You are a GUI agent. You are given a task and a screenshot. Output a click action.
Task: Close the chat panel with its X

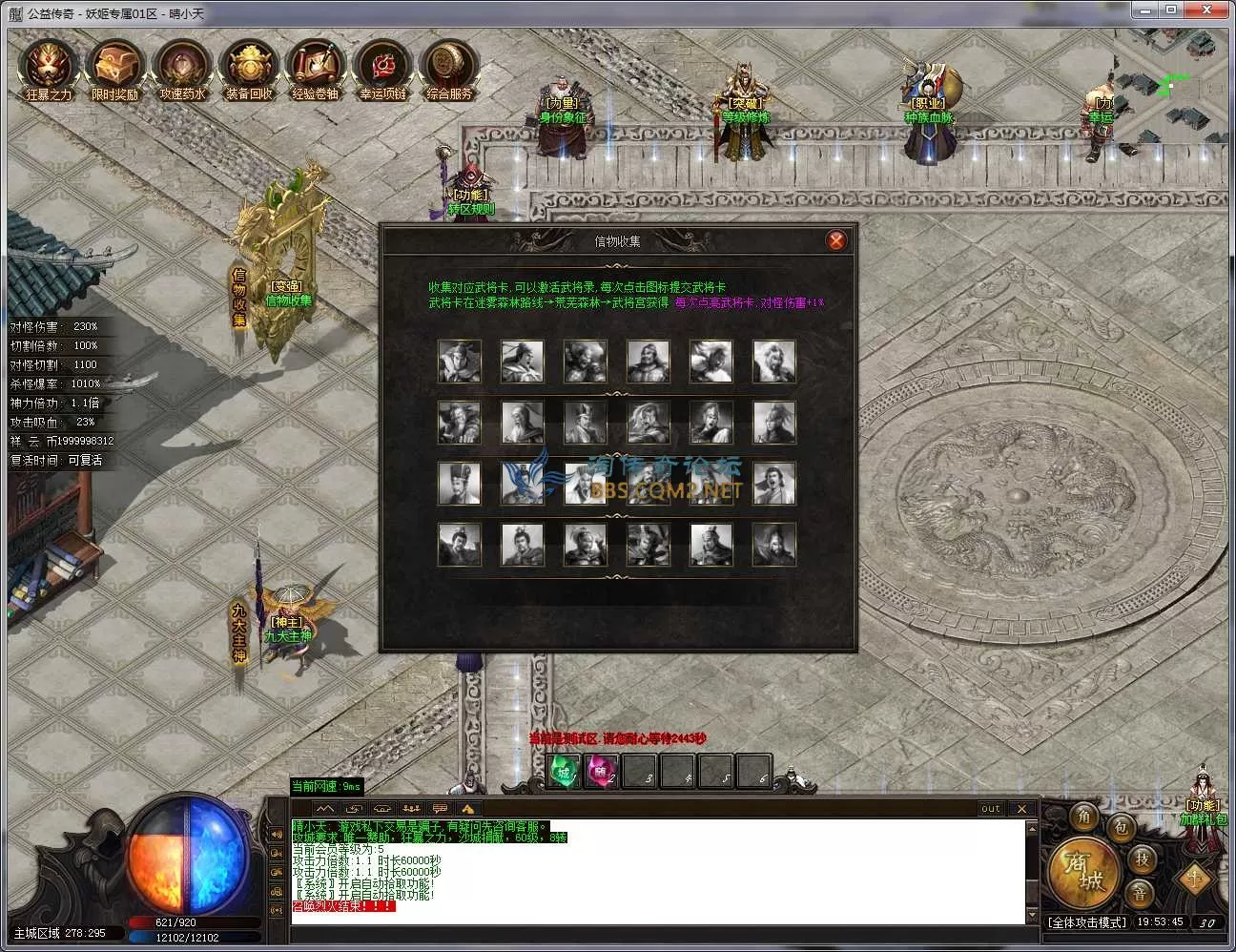point(1021,808)
